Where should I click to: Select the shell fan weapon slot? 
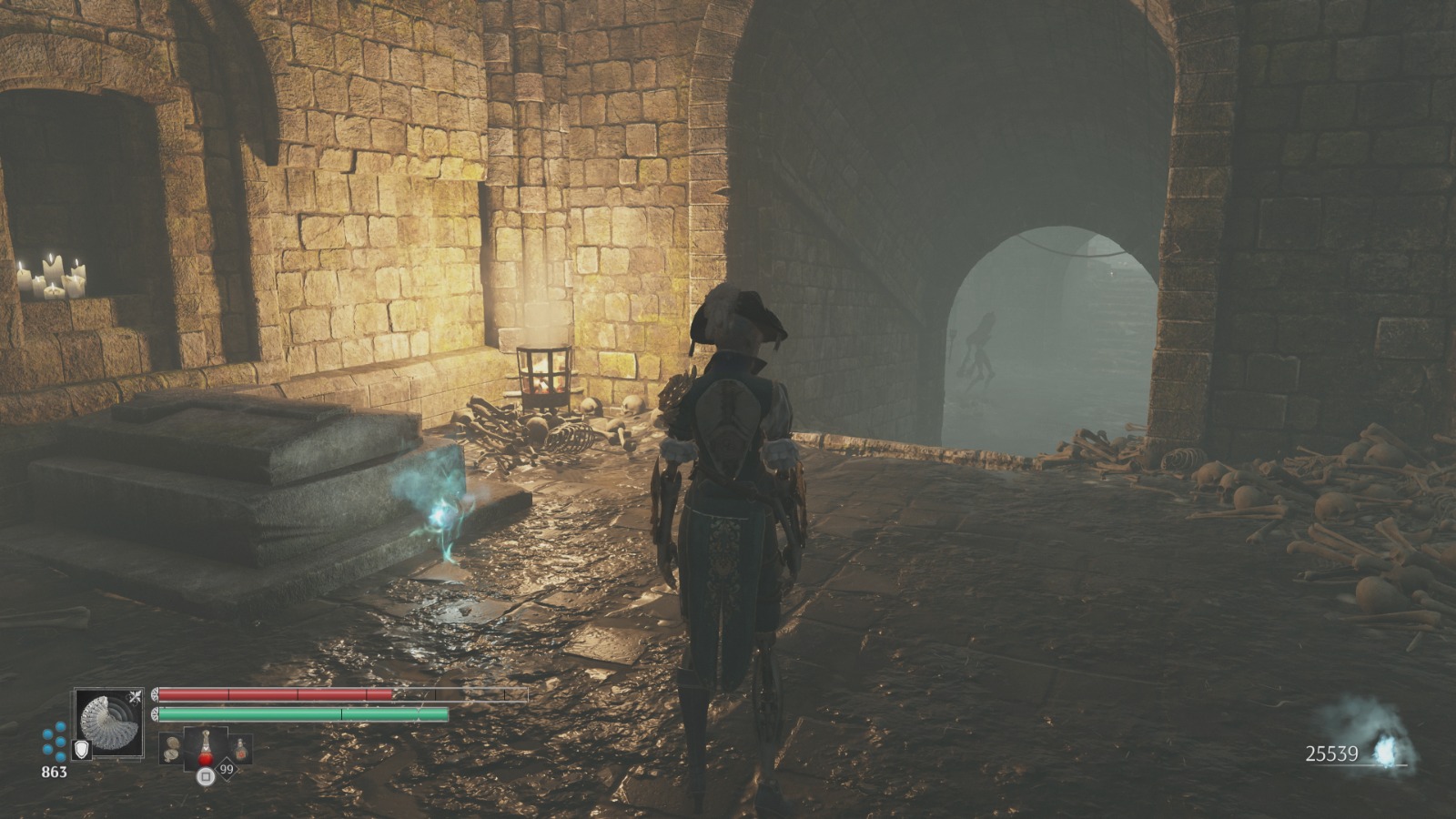click(x=109, y=723)
